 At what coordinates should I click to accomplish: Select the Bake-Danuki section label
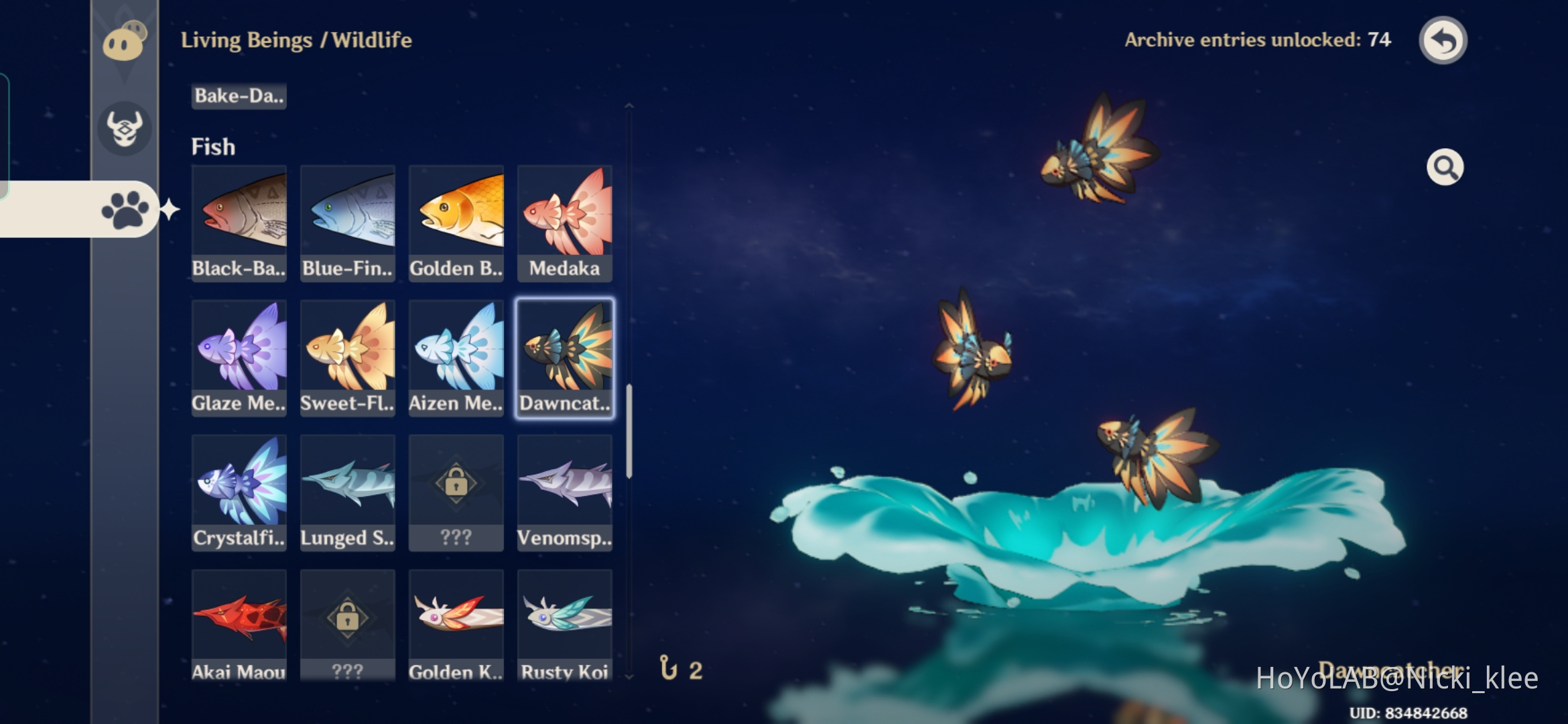point(239,96)
